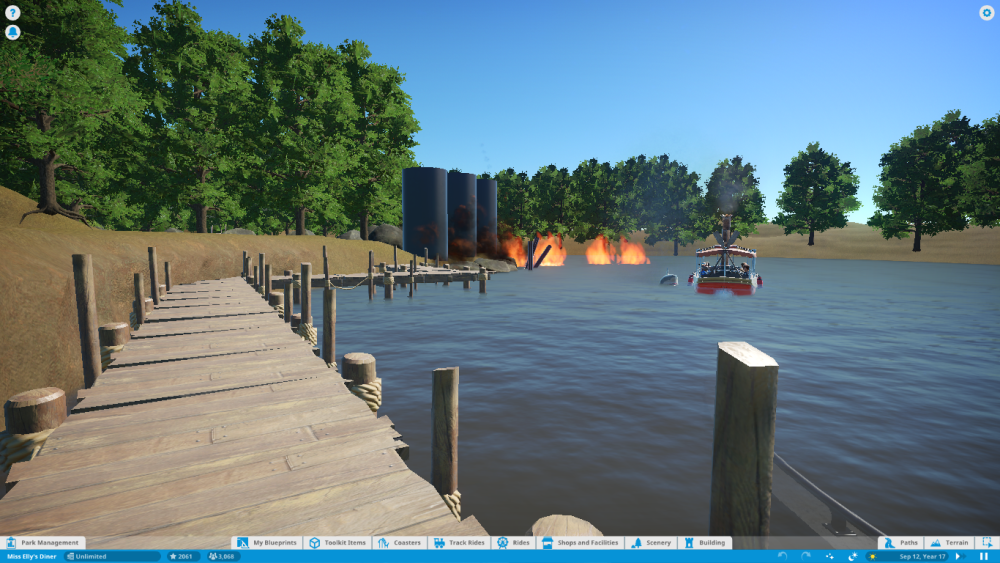Show notifications with the bell icon

[12, 32]
